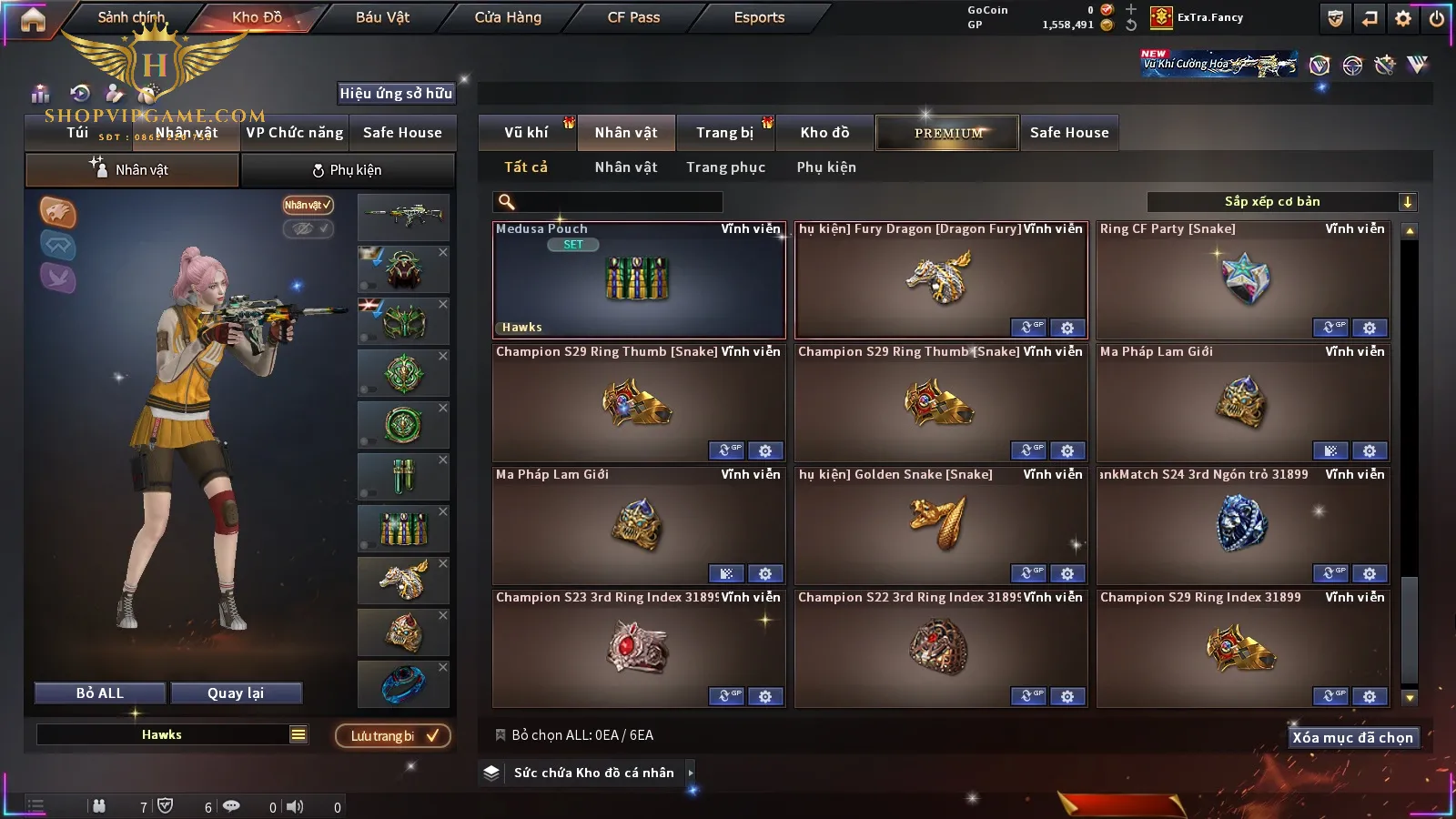Open the Cửa Hàng shop menu

508,17
